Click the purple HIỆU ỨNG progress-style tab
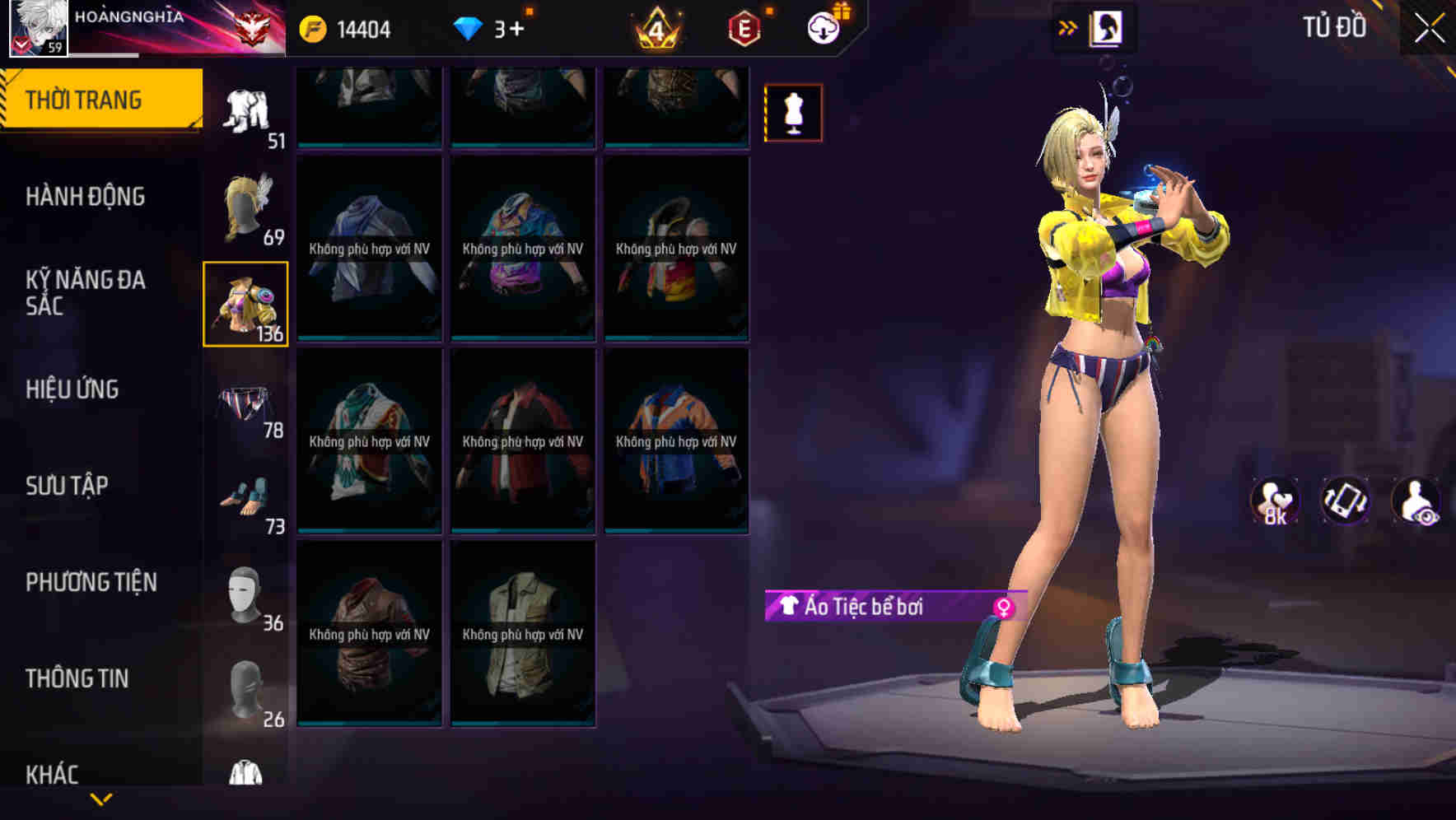Viewport: 1456px width, 820px height. click(74, 390)
